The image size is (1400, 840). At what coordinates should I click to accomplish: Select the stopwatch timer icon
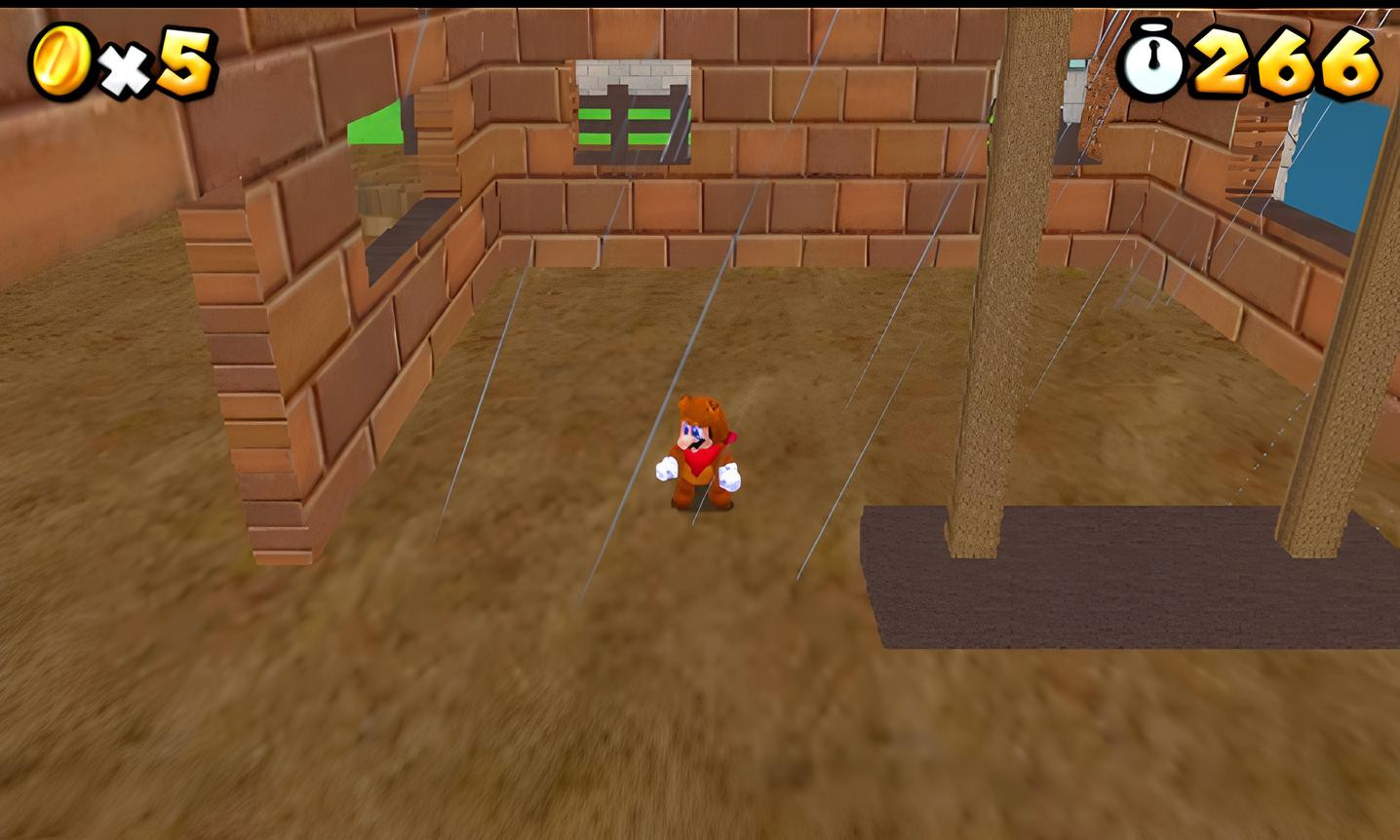click(1151, 63)
